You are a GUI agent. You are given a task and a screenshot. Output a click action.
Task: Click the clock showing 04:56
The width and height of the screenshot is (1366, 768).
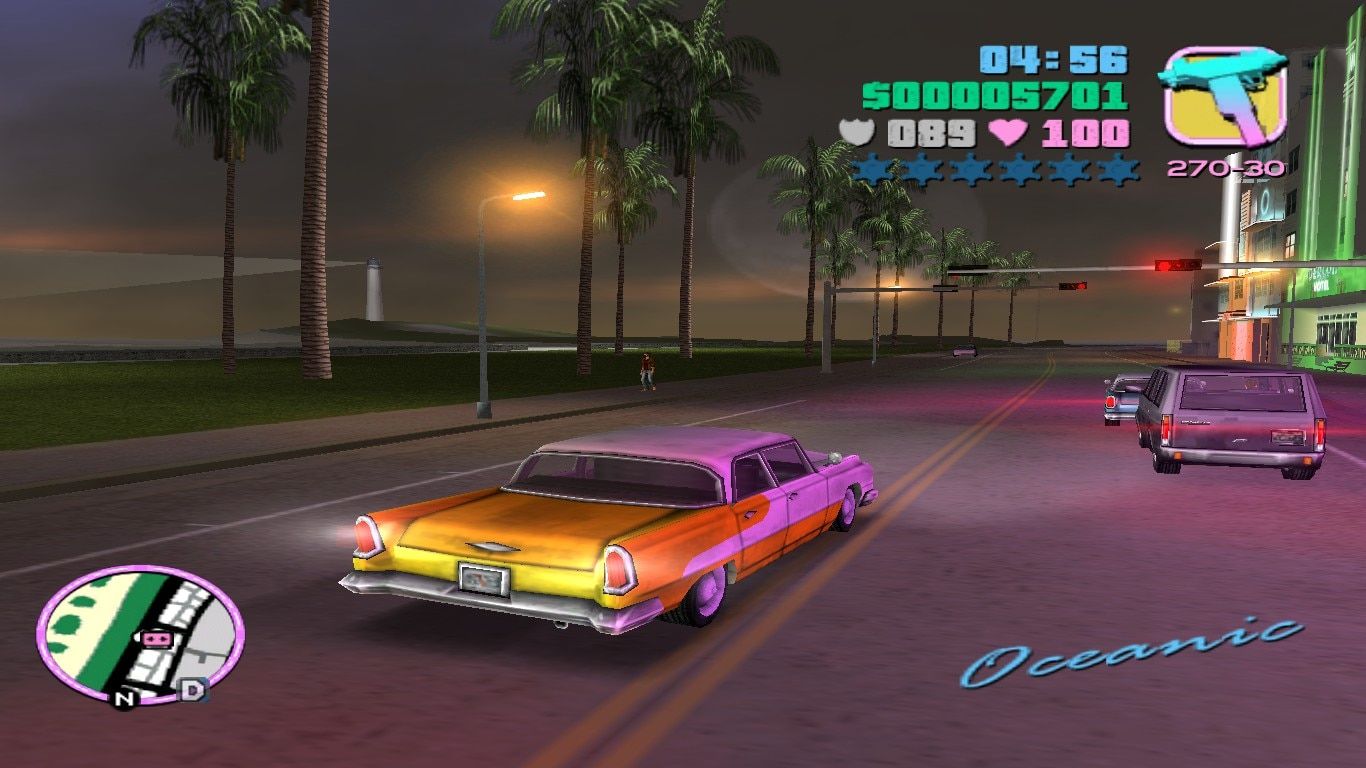point(1053,60)
